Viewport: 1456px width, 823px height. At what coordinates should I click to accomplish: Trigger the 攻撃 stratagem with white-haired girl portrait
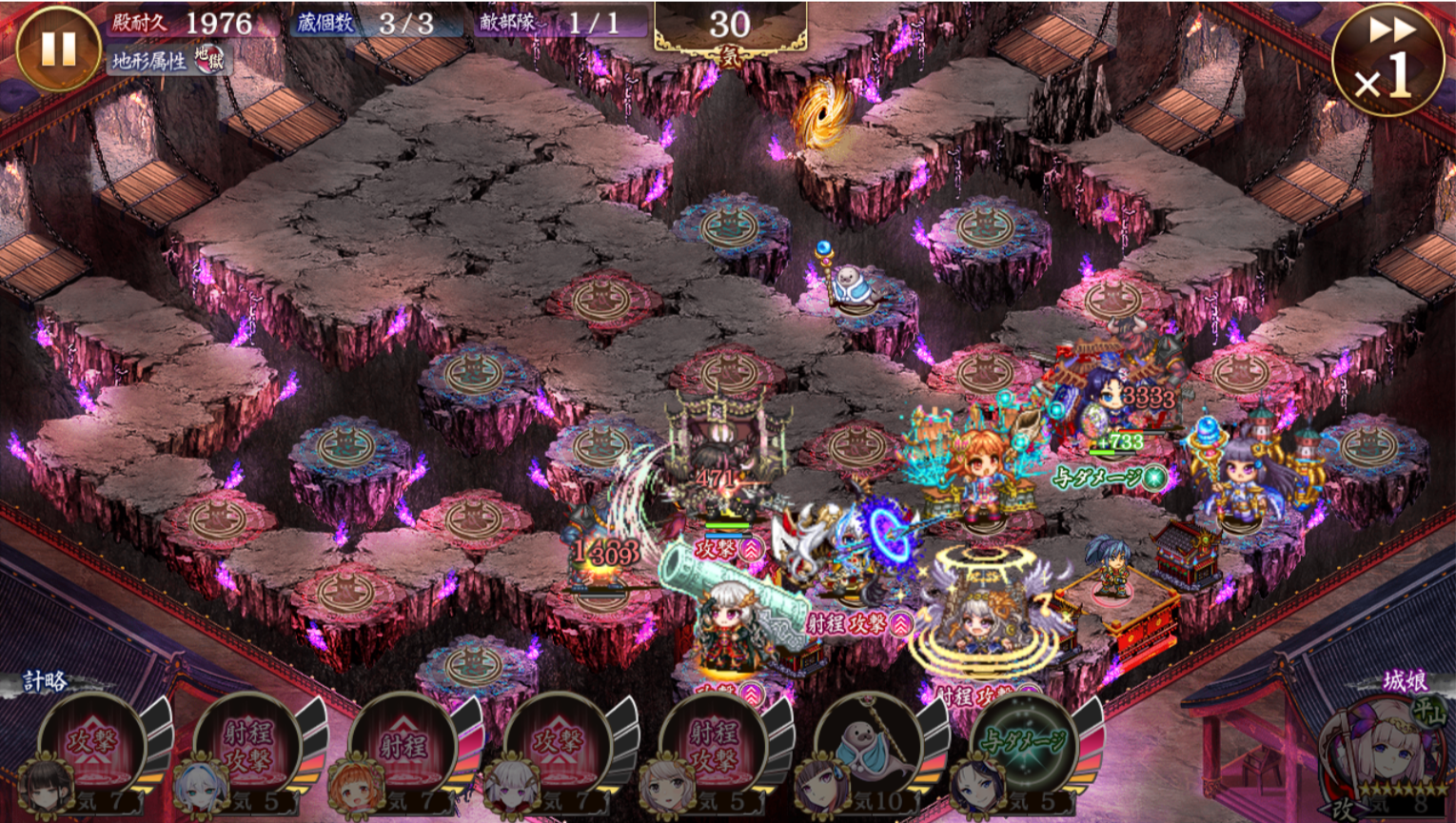pos(558,747)
